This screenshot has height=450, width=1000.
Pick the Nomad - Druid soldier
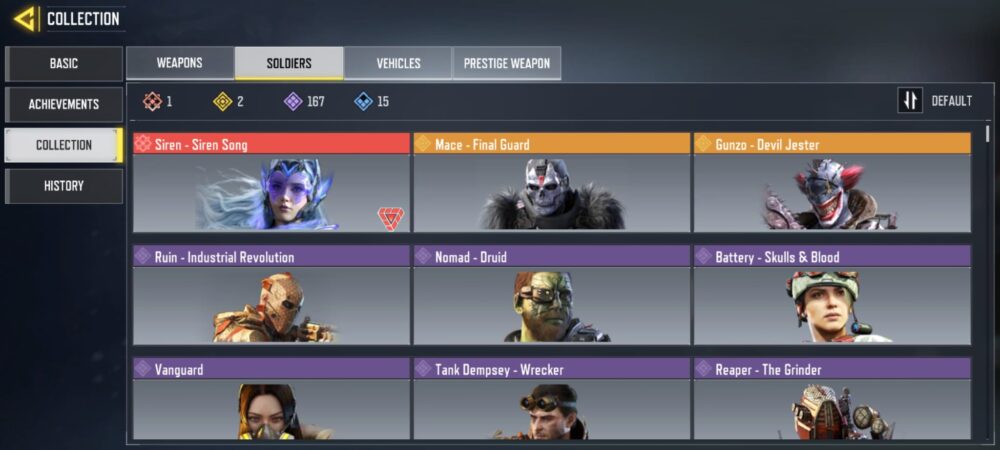[551, 296]
